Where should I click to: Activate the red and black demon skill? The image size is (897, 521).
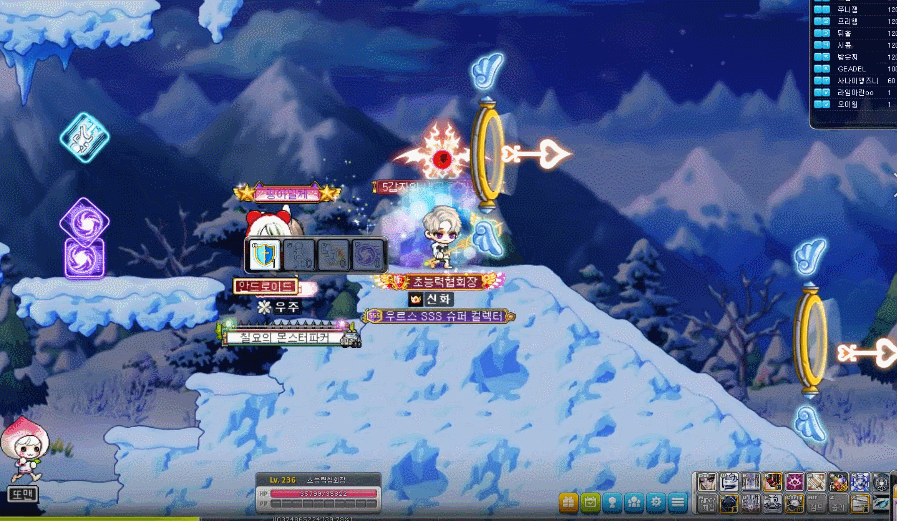[773, 482]
